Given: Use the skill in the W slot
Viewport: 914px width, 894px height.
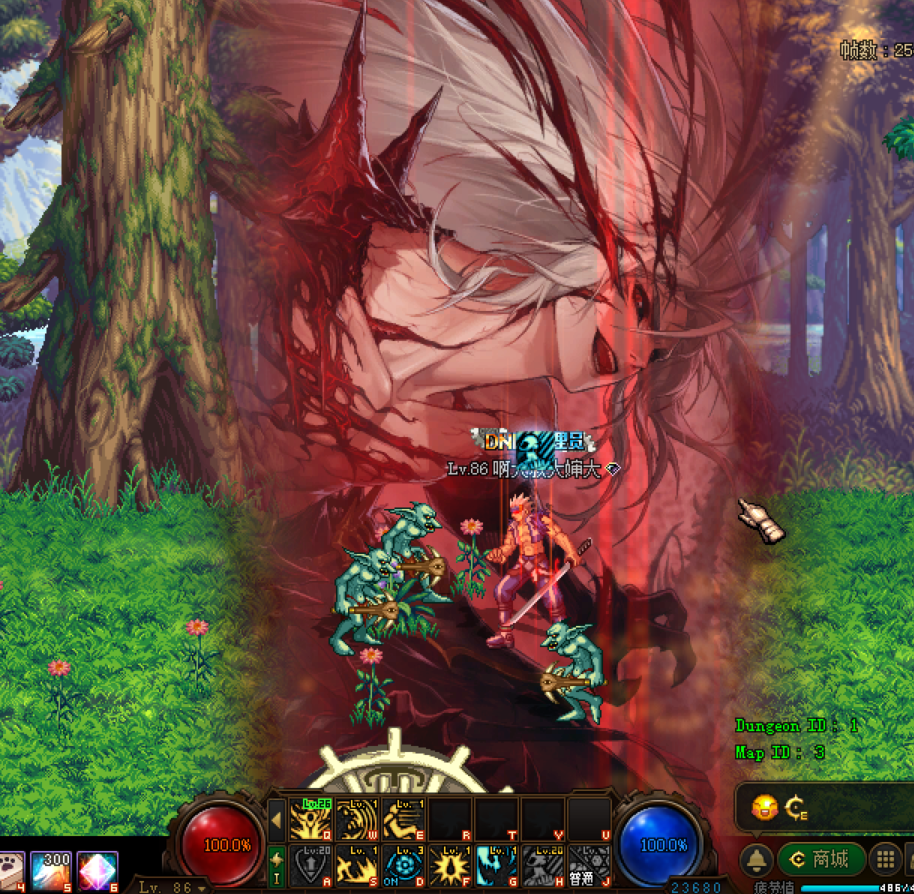Looking at the screenshot, I should point(356,819).
